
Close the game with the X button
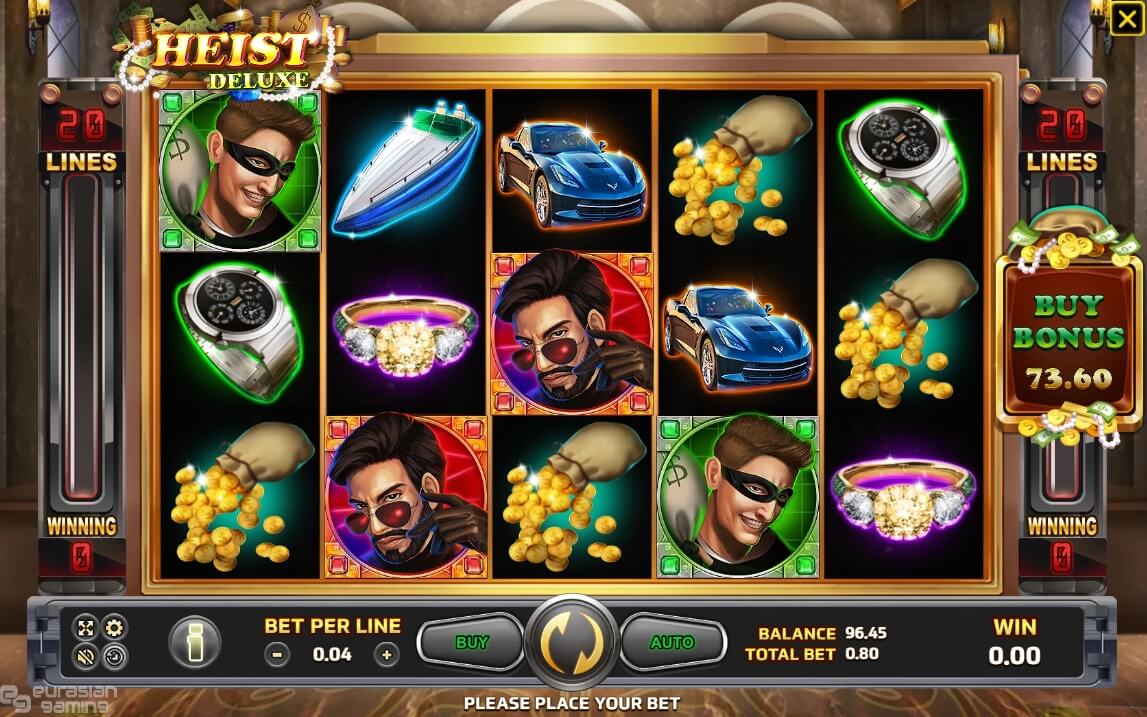click(1125, 19)
